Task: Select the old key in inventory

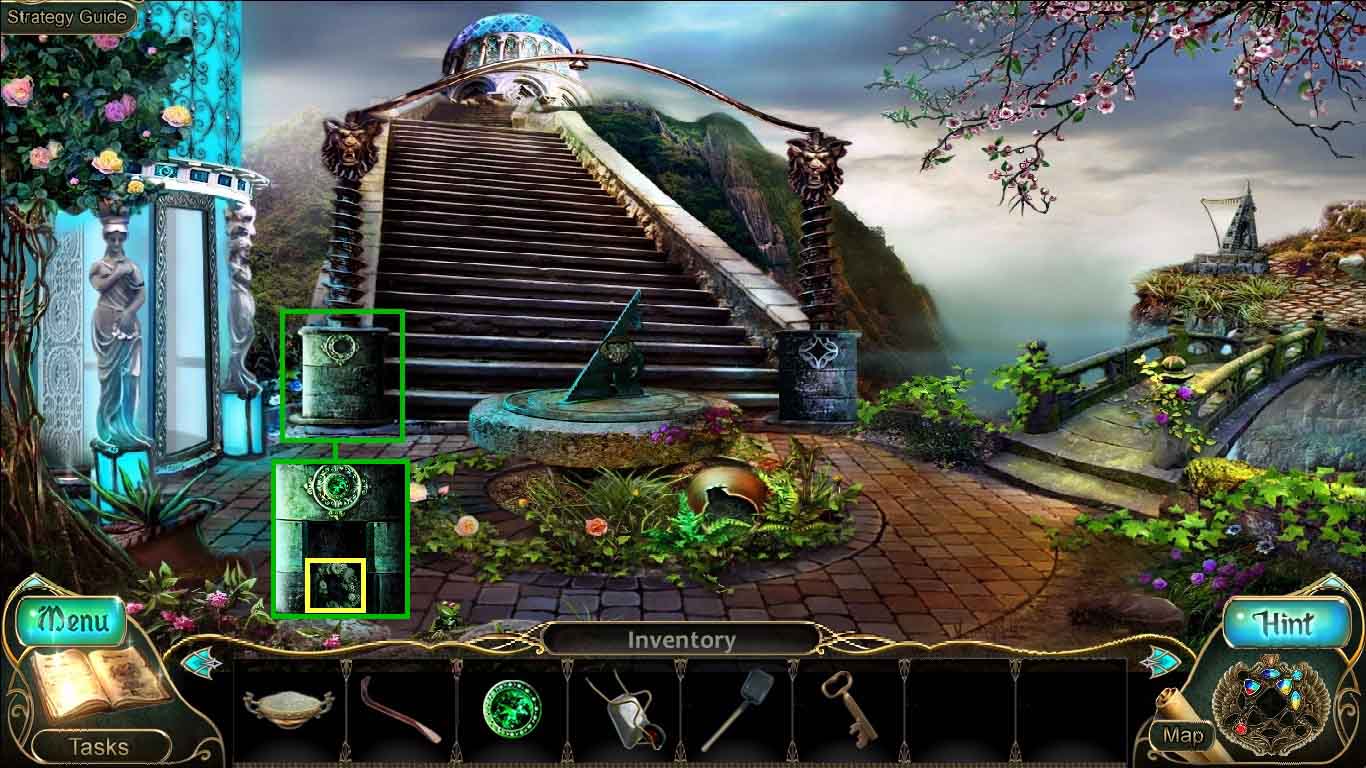Action: (x=848, y=708)
